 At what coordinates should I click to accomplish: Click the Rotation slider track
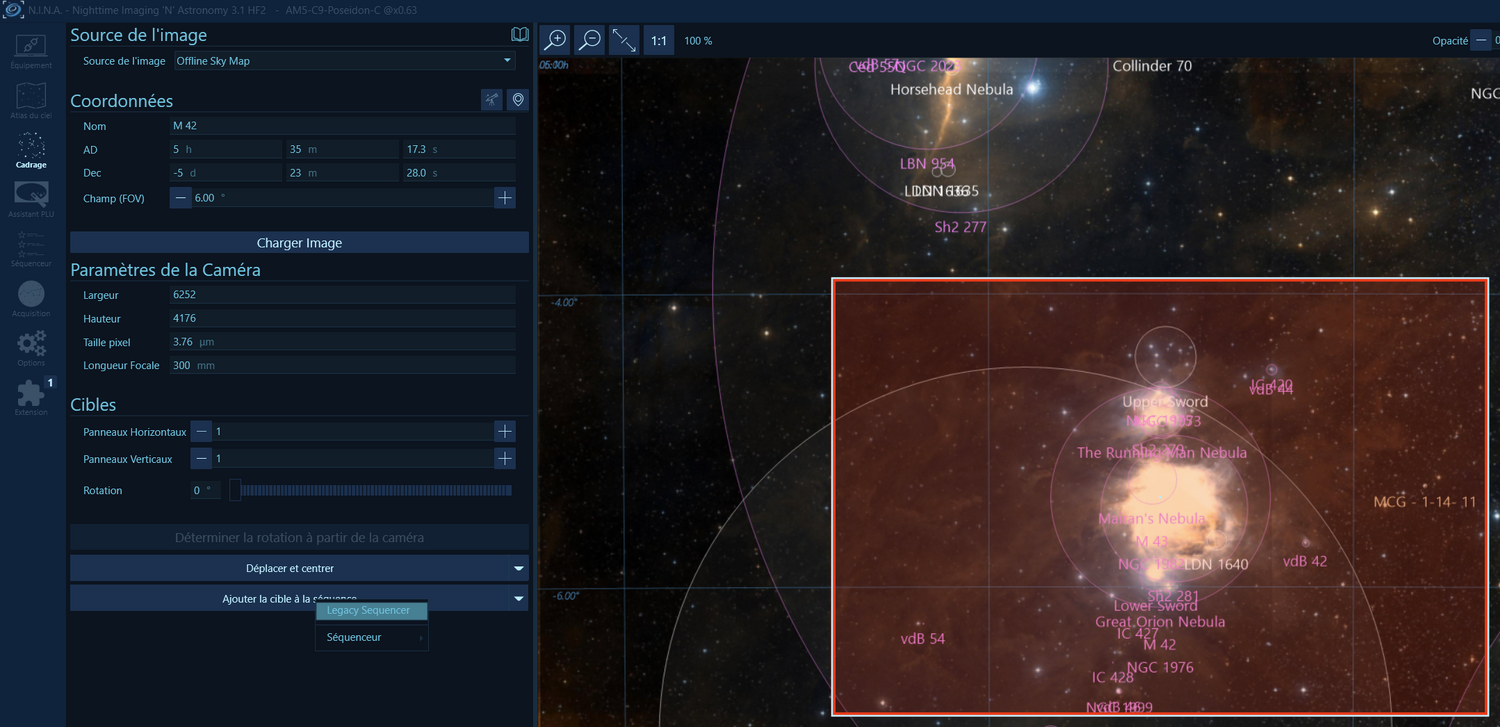click(x=375, y=491)
